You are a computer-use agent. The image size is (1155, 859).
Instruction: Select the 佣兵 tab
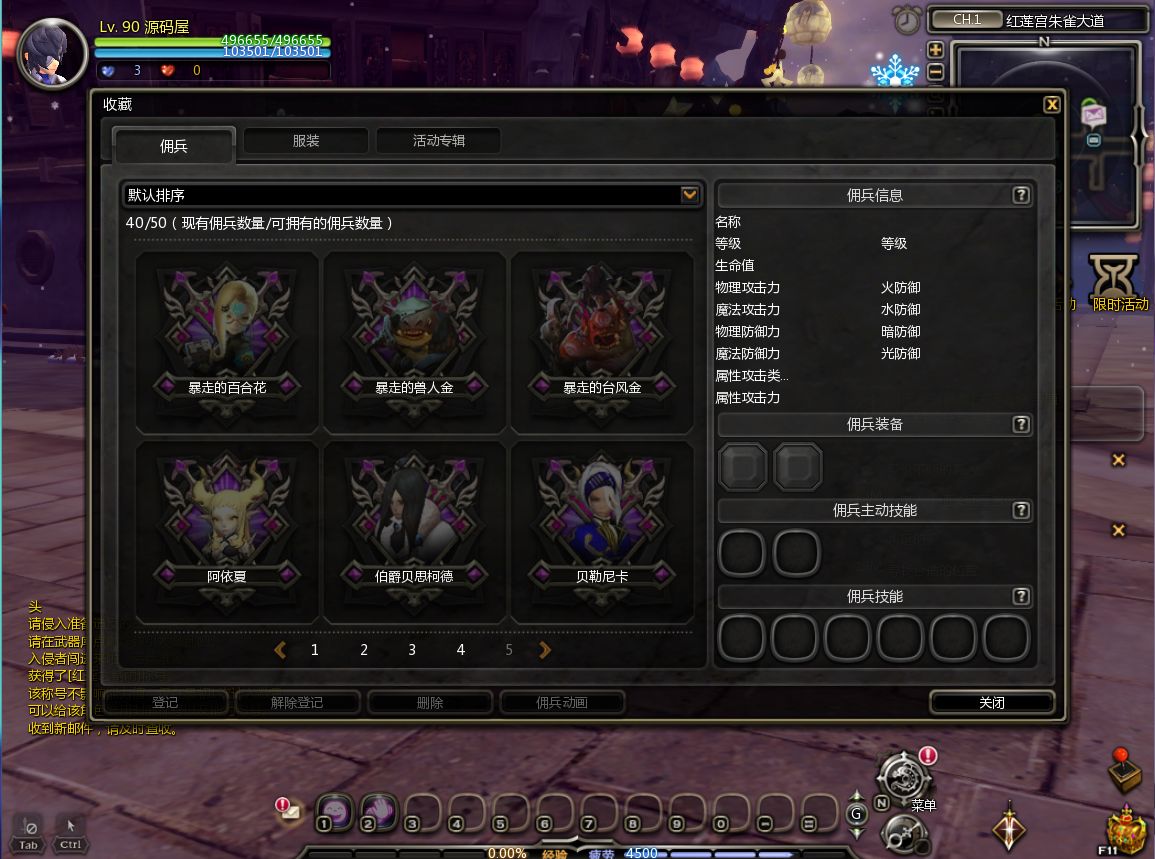pos(174,146)
